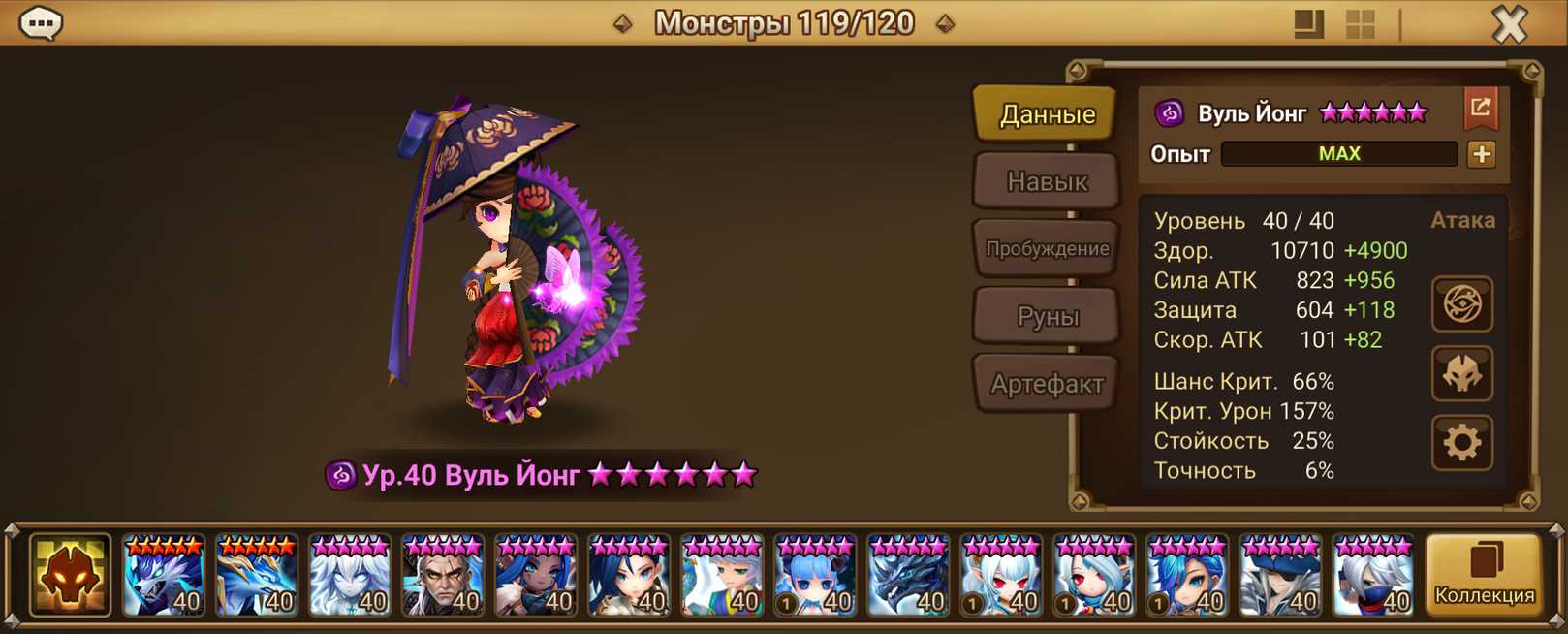Close the monsters screen

pos(1509,24)
